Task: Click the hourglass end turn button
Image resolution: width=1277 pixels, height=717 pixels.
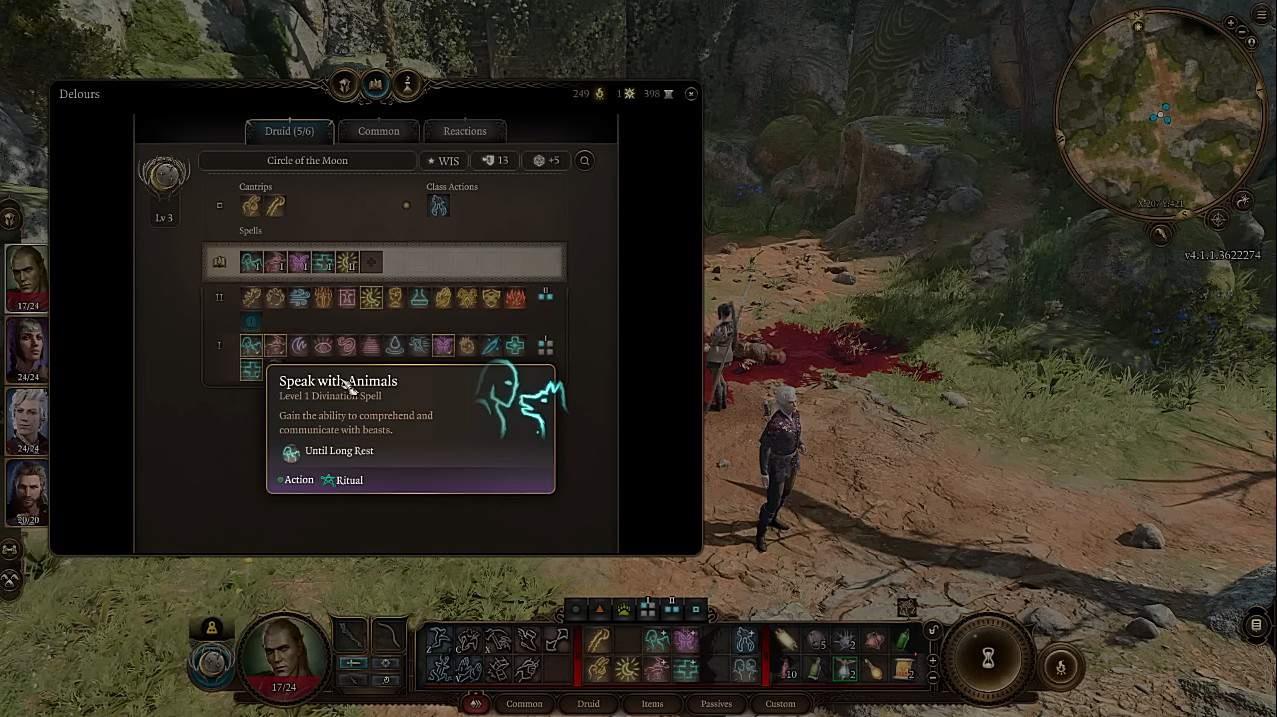Action: tap(988, 658)
